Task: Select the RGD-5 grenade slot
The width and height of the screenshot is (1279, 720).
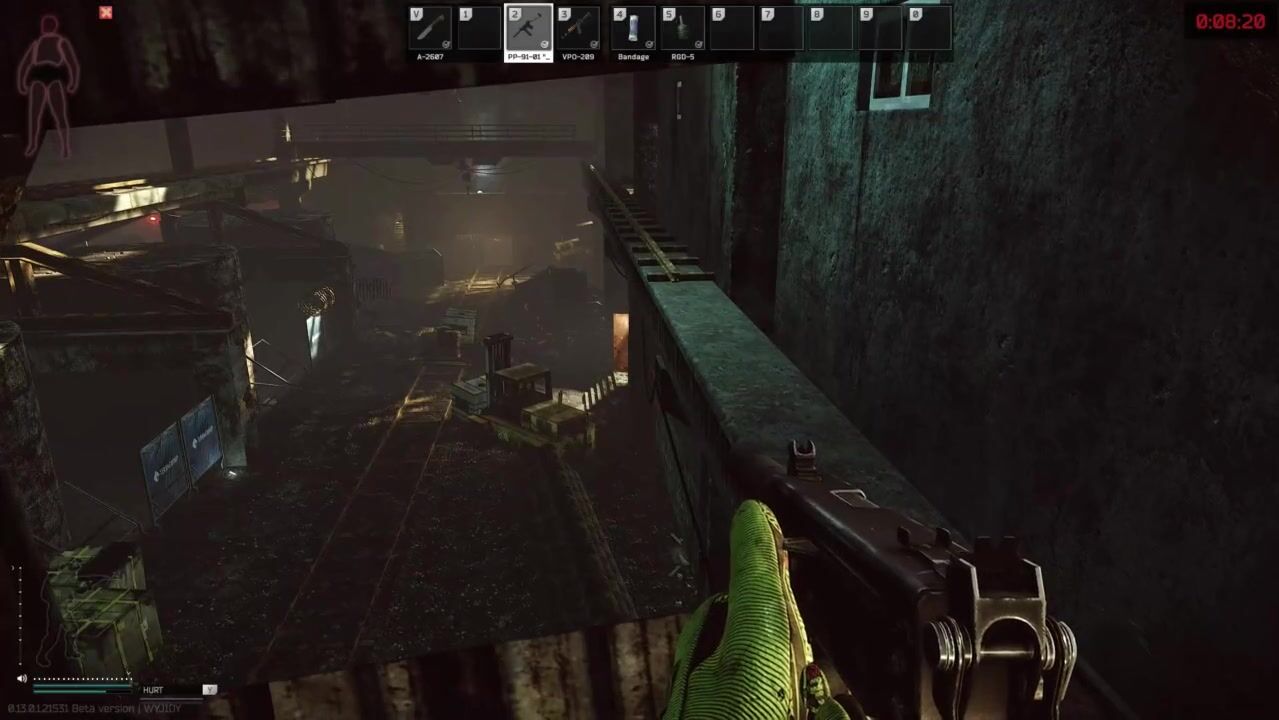Action: (x=683, y=28)
